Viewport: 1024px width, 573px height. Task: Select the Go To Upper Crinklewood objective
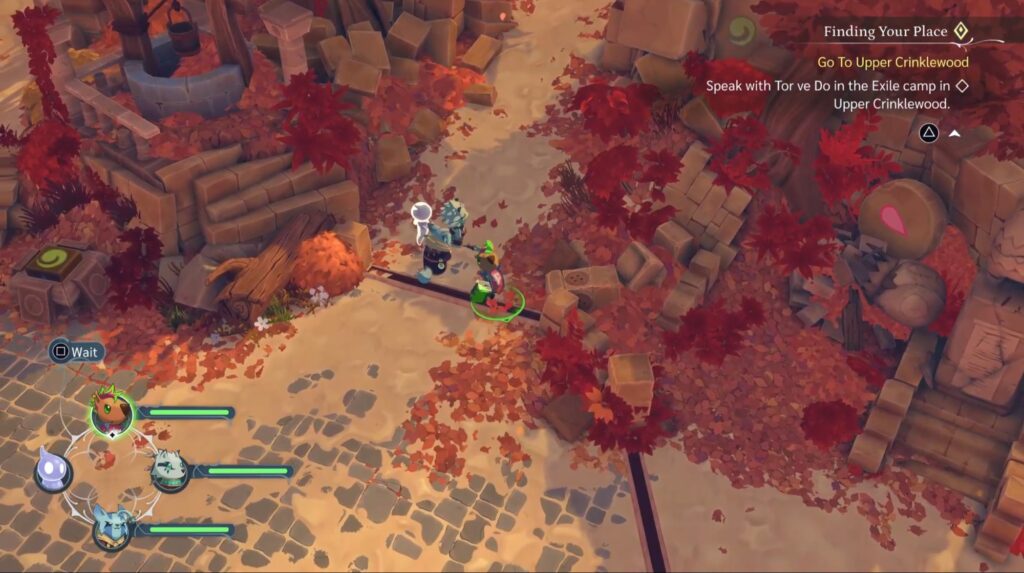click(x=893, y=62)
